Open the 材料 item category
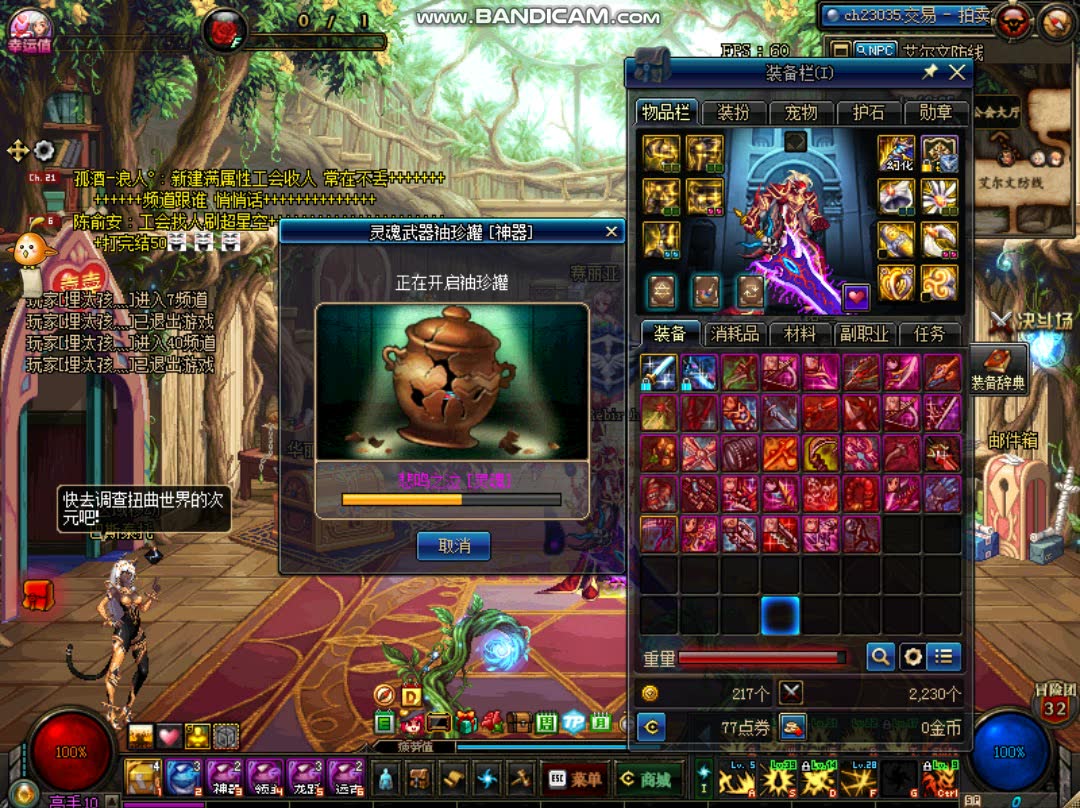Viewport: 1080px width, 808px height. 800,334
